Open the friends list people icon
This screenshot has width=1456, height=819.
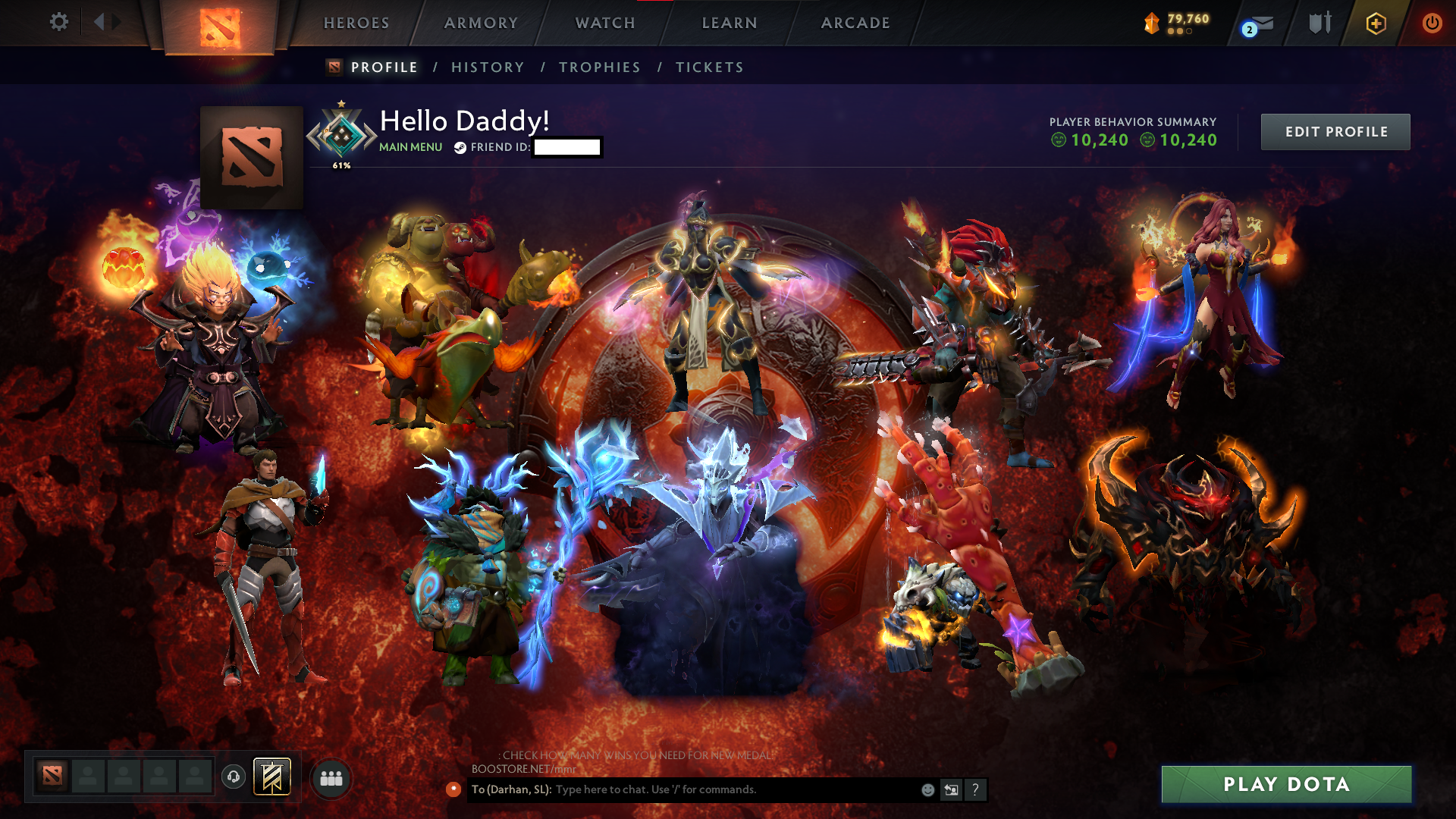(x=331, y=777)
